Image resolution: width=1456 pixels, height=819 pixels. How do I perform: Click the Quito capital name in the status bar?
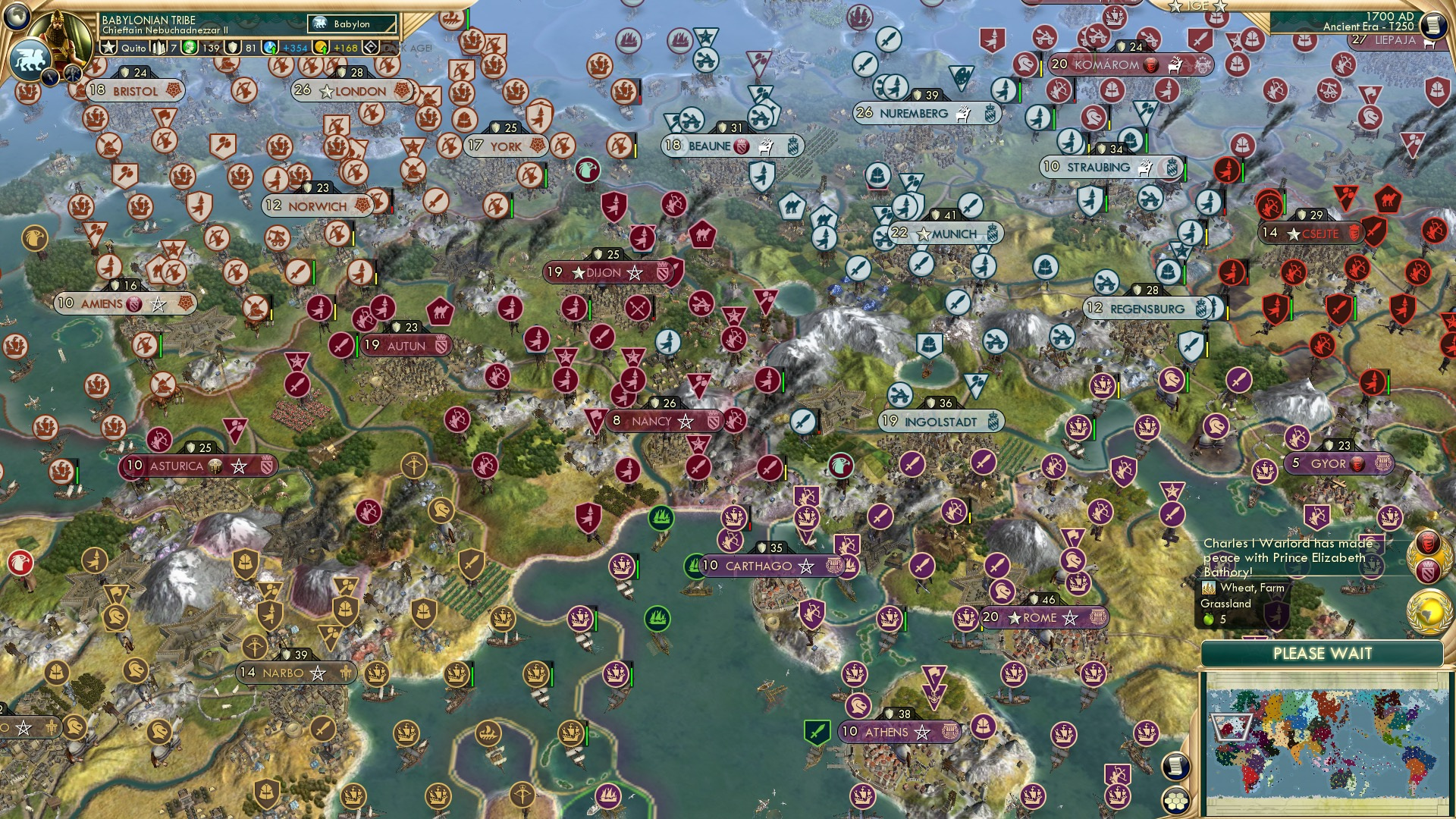point(133,47)
